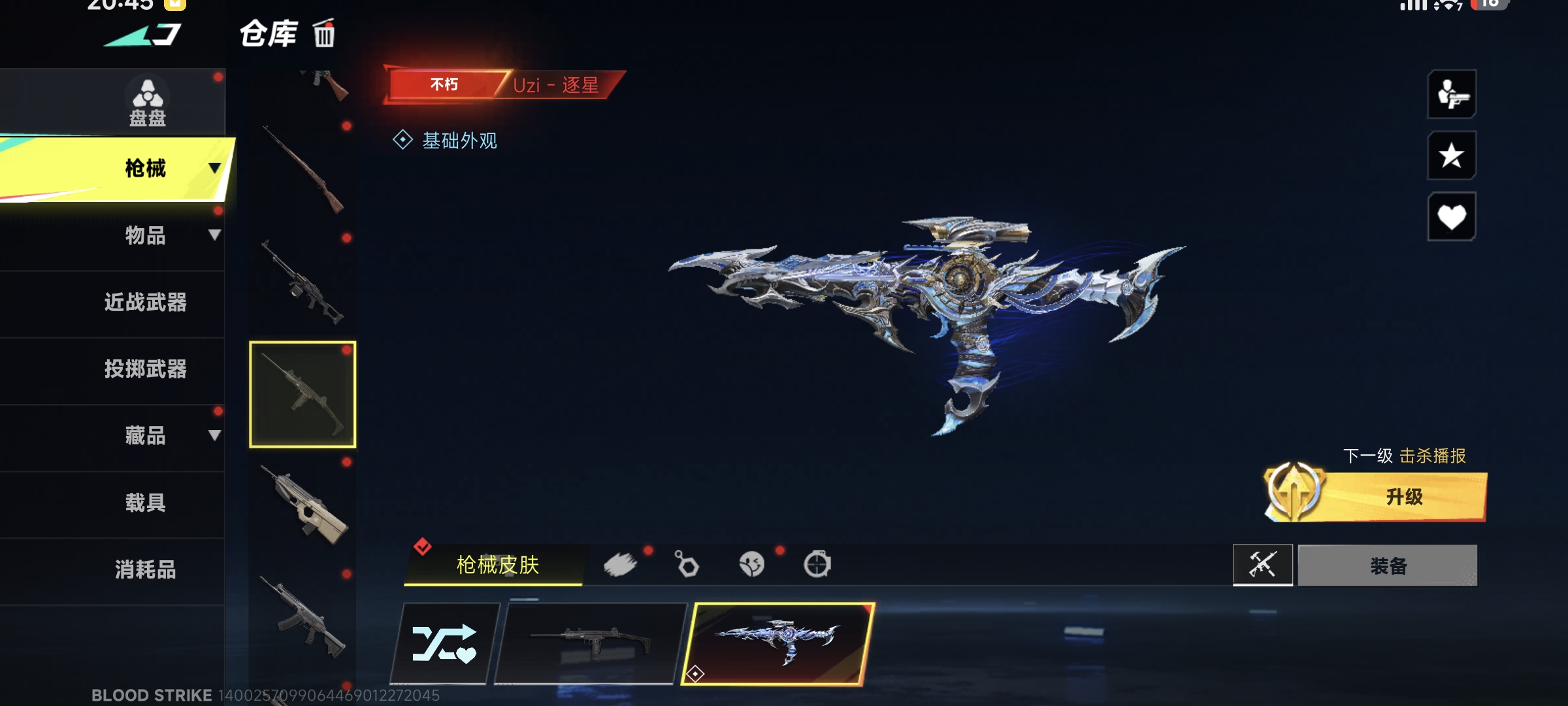Open the weapon paint customization icon
The height and width of the screenshot is (706, 1568).
[x=622, y=563]
